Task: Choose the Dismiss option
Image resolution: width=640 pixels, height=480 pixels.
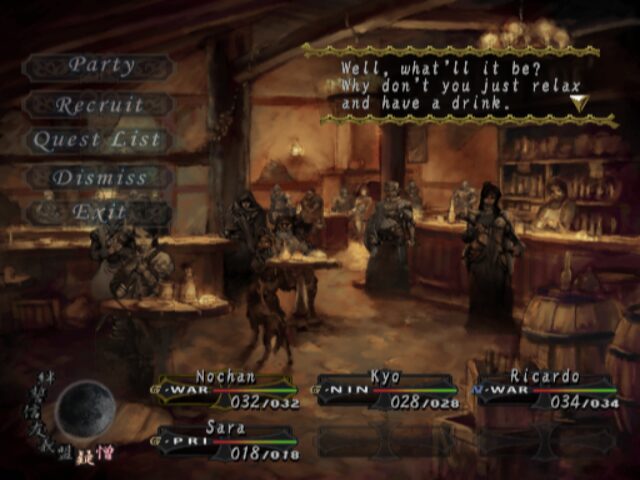Action: (x=100, y=178)
